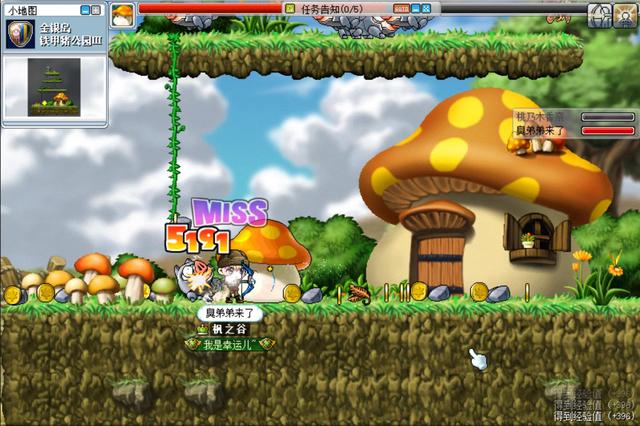
Task: Minimize the quest notification bar
Action: tap(416, 8)
